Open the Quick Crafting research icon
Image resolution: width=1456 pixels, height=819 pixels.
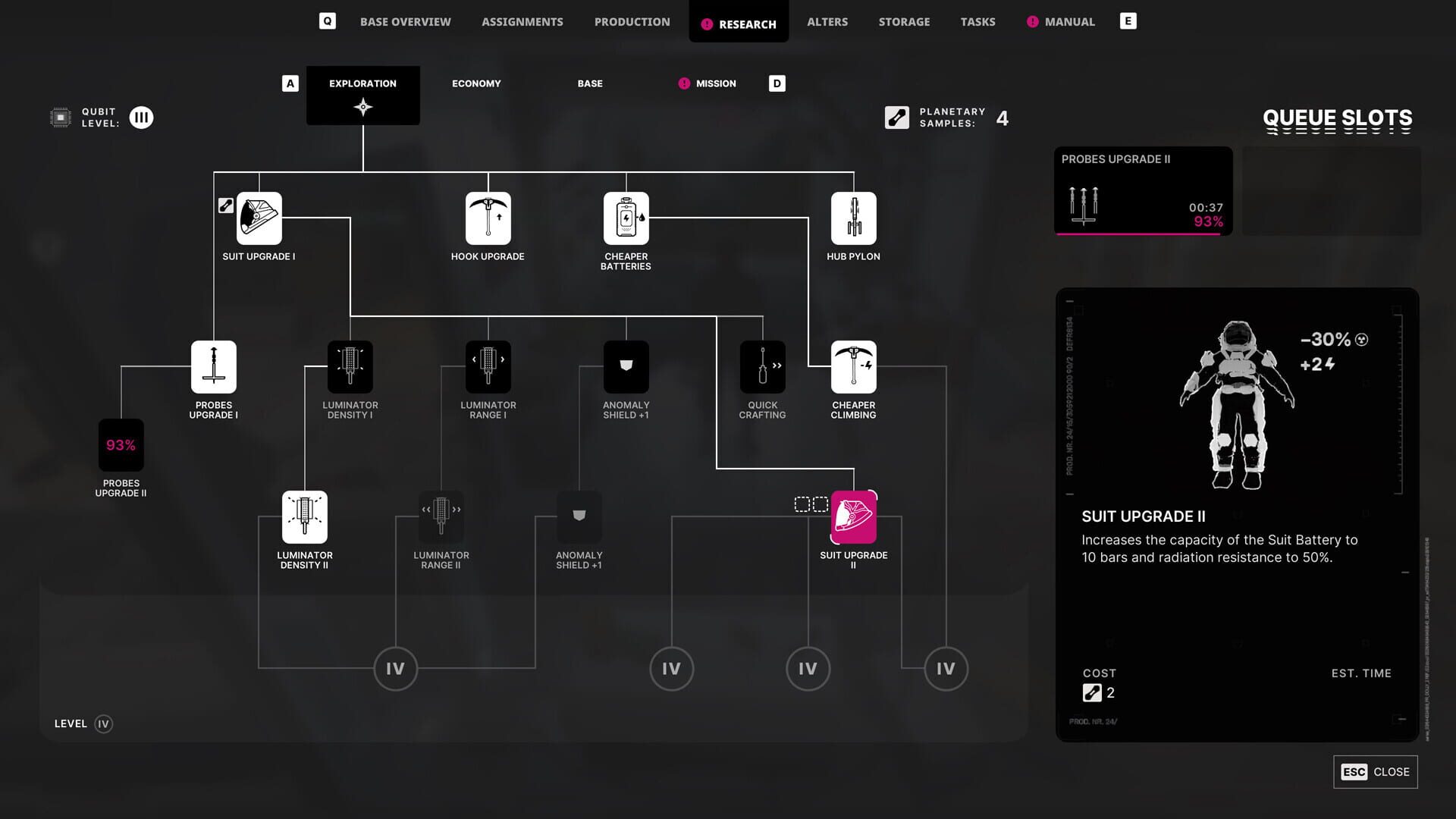[x=762, y=367]
